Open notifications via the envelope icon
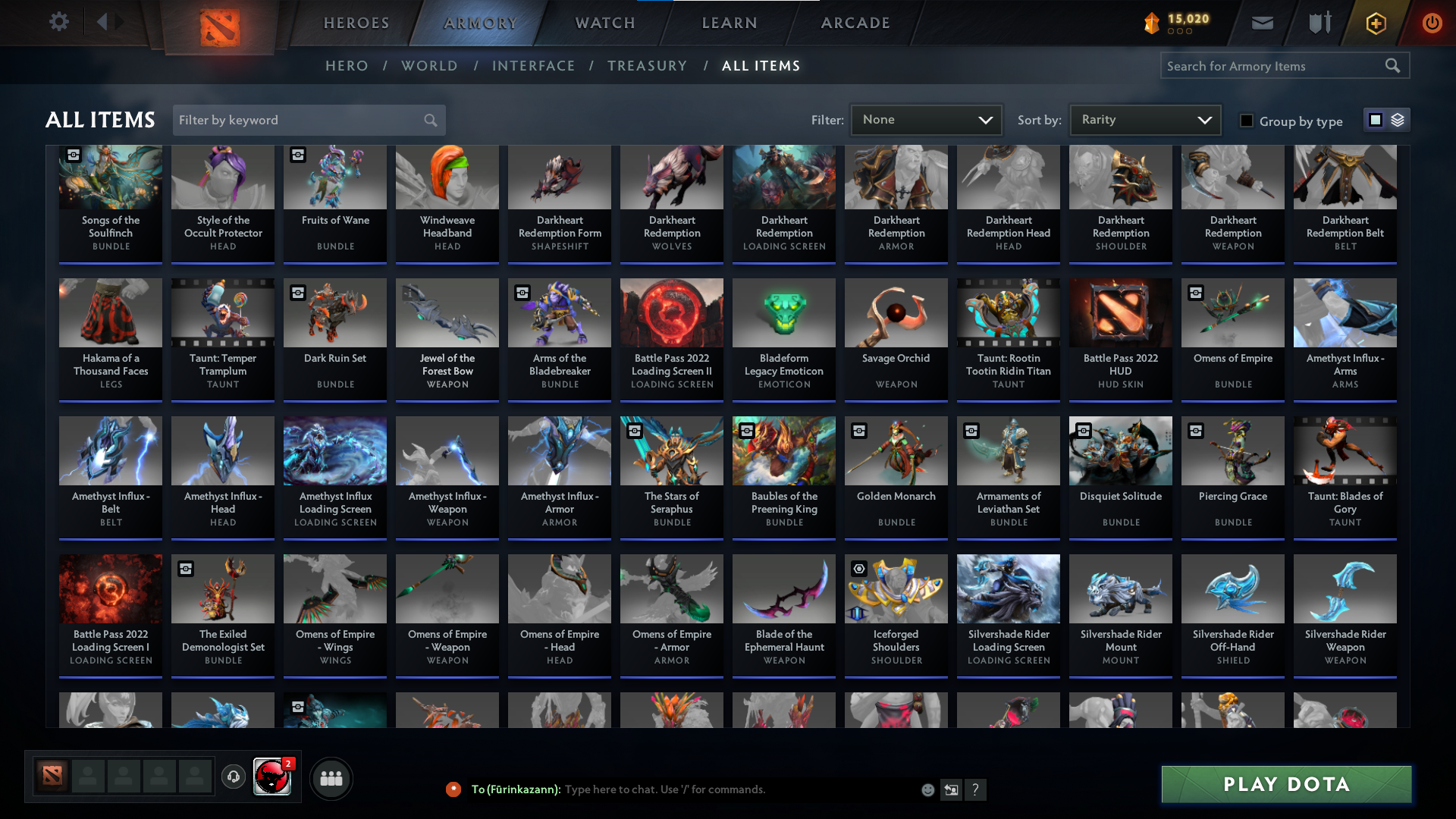The width and height of the screenshot is (1456, 819). 1262,22
